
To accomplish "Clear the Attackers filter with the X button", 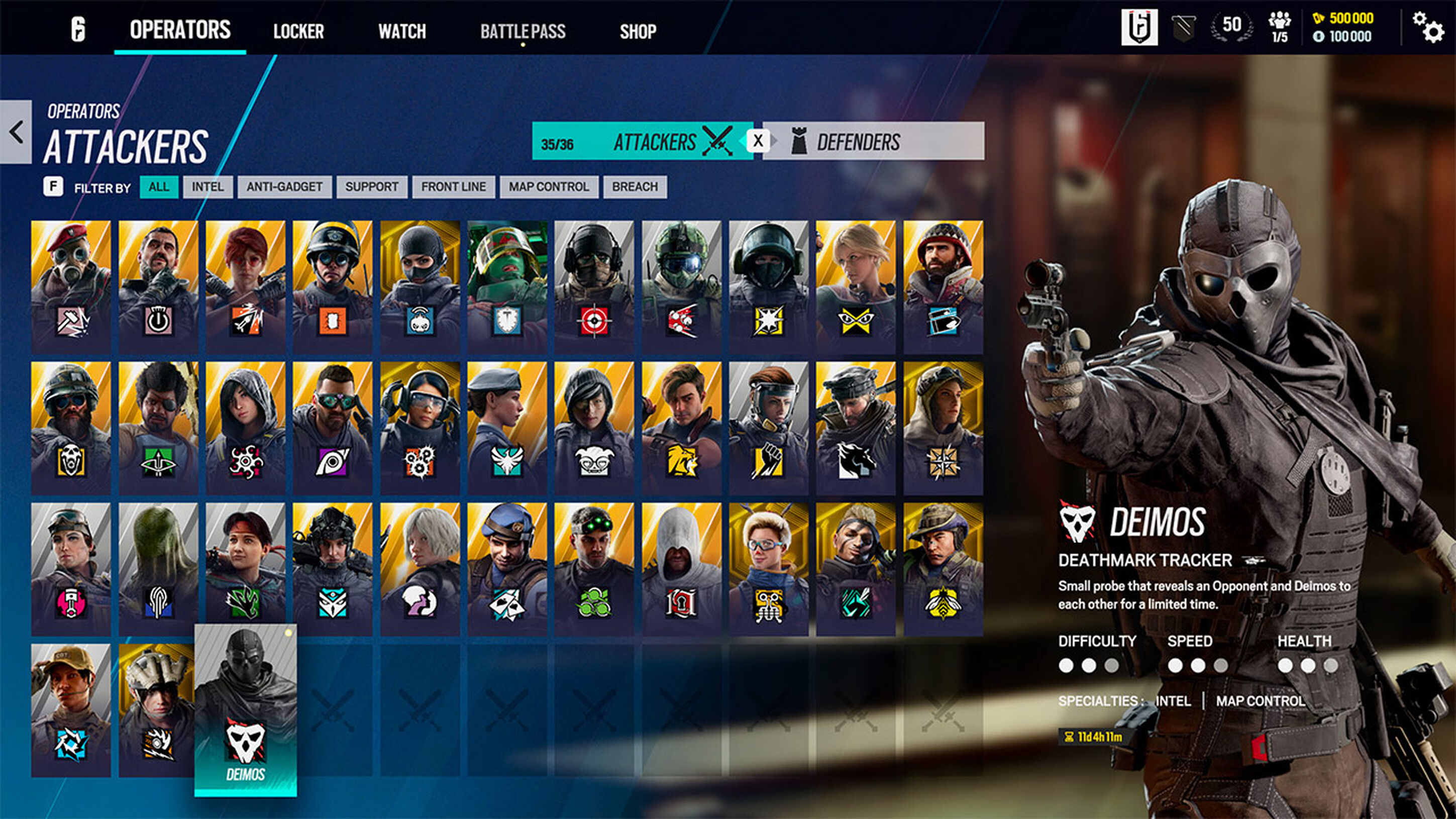I will (758, 141).
